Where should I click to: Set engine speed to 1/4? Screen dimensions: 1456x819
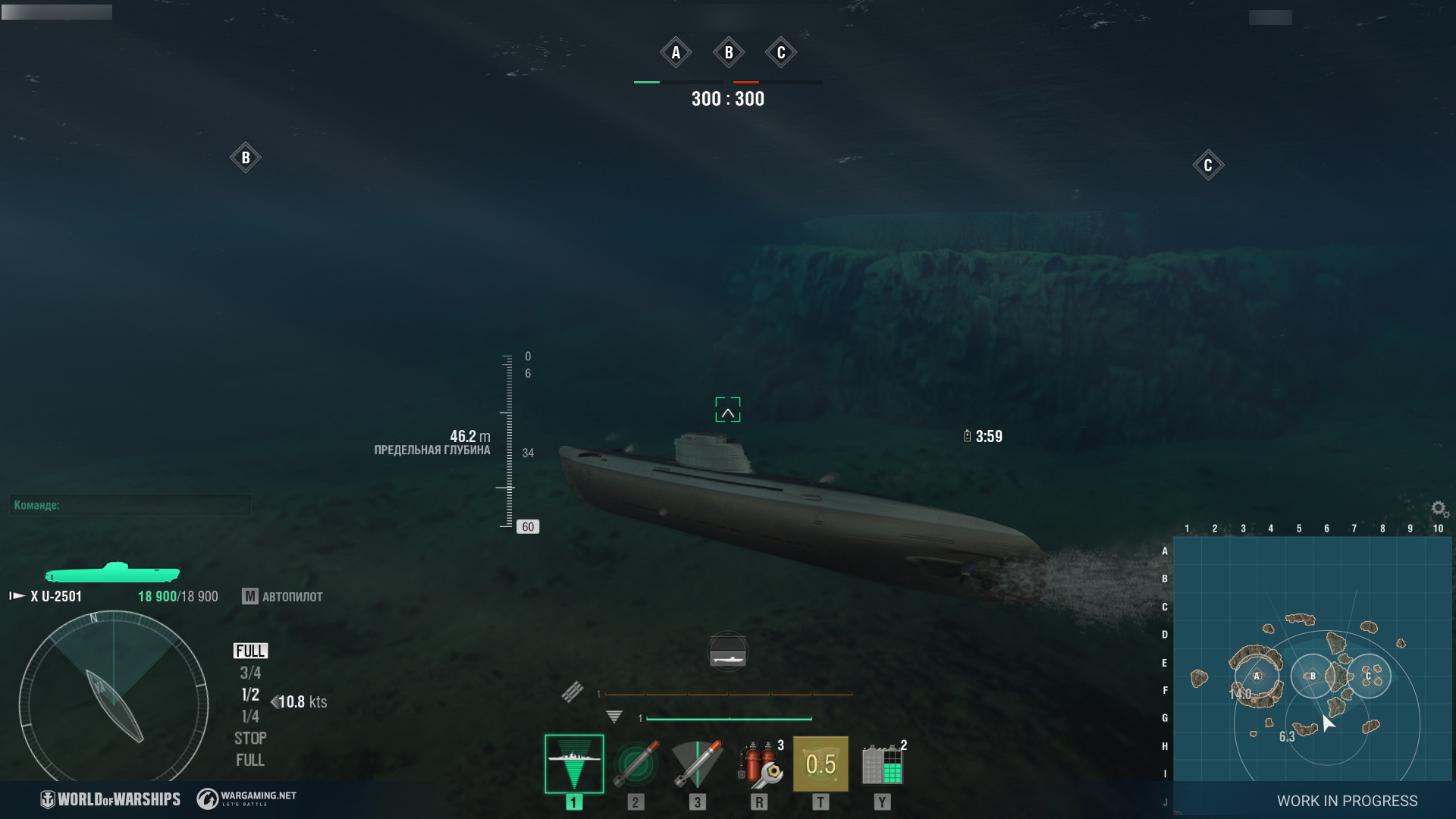250,717
